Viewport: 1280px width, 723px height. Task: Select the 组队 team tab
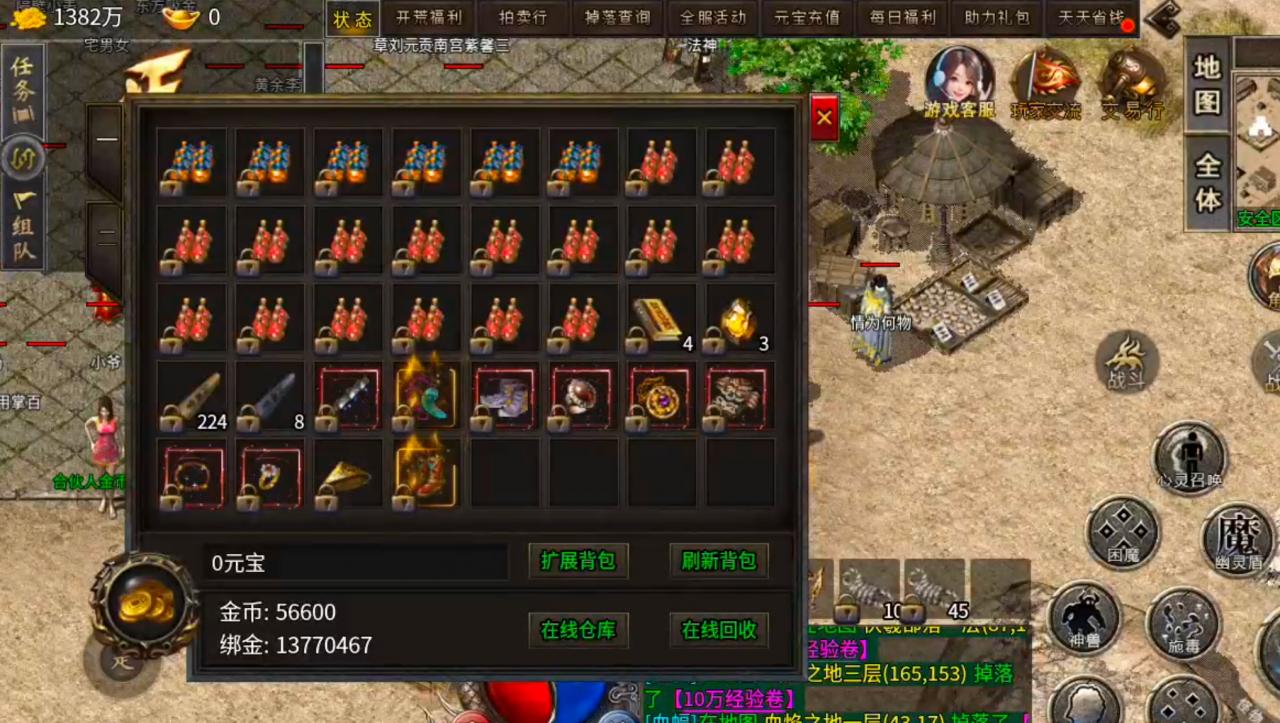(x=23, y=226)
